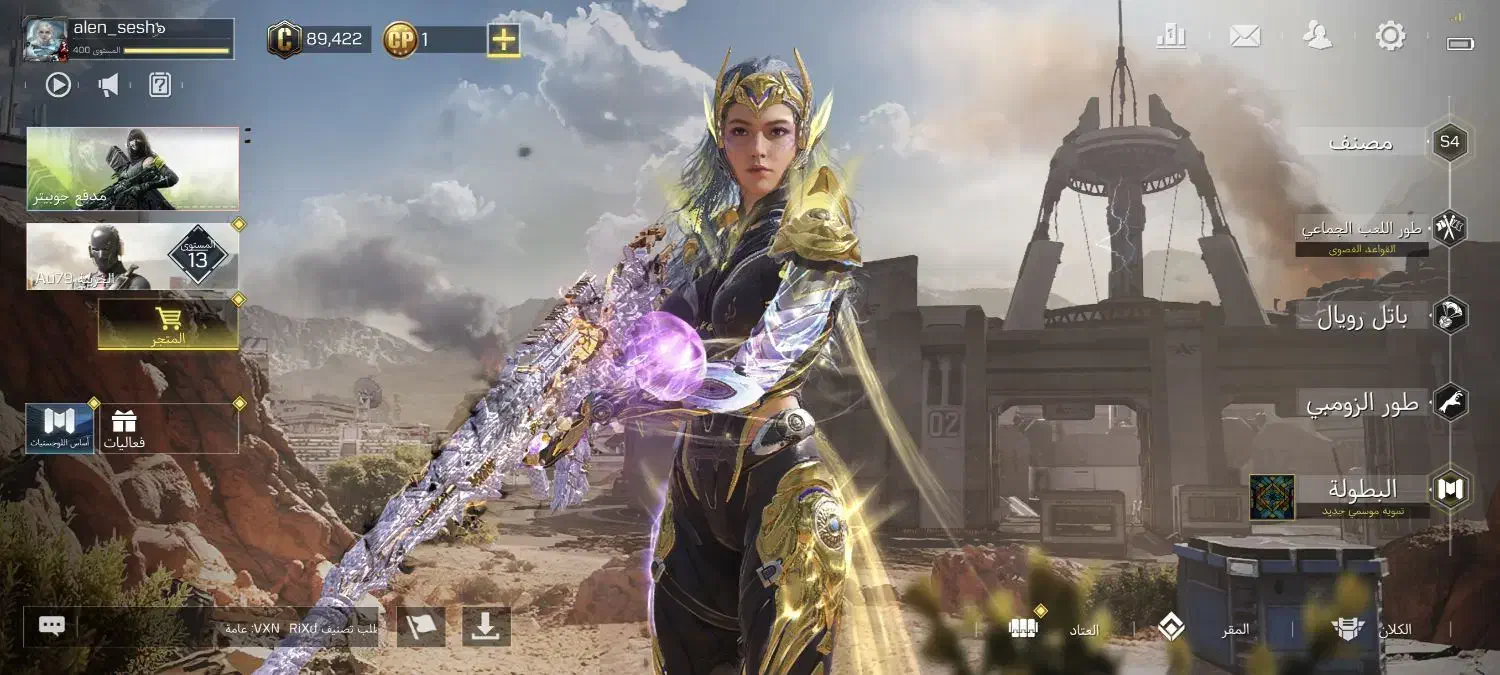Open the friends list icon
Image resolution: width=1500 pixels, height=675 pixels.
click(x=1318, y=37)
